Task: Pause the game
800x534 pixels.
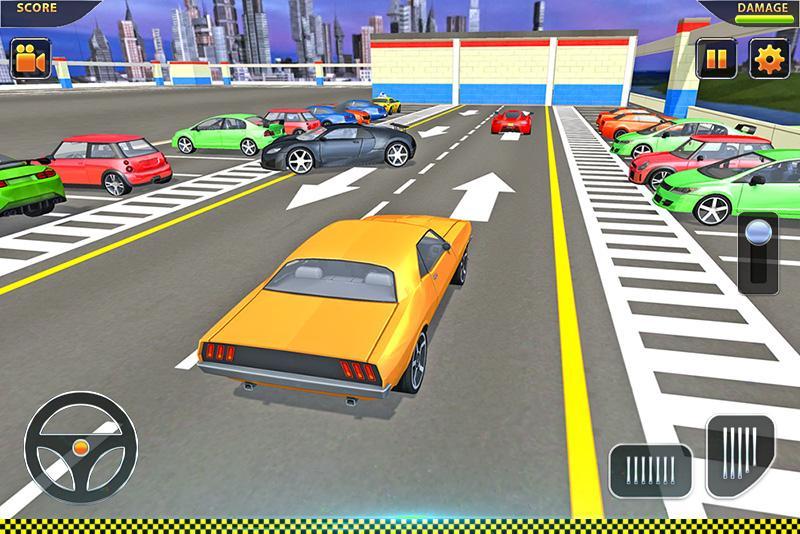Action: (716, 58)
